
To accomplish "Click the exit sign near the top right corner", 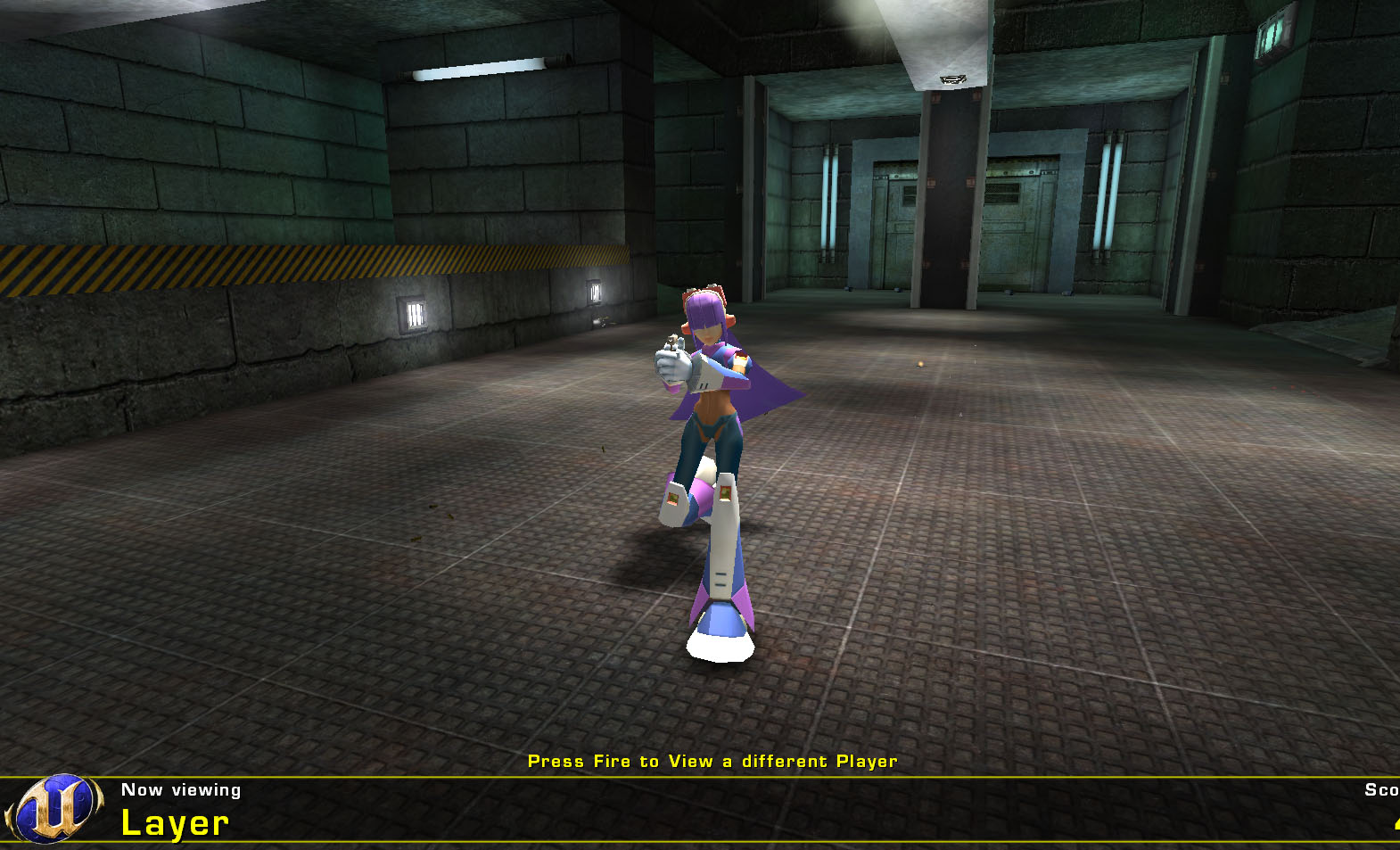I will point(1272,31).
